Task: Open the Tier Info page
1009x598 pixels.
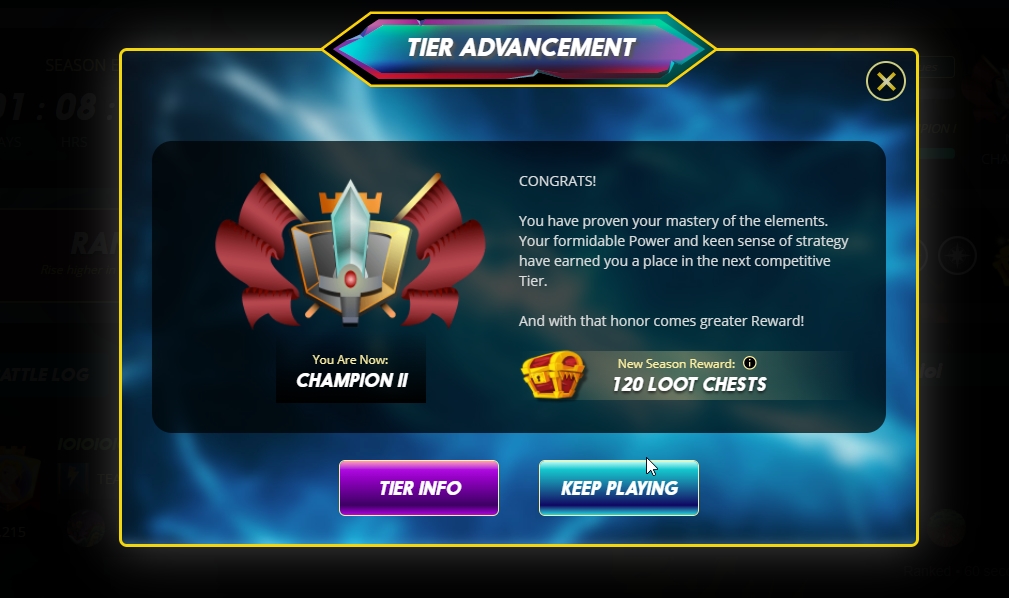Action: 419,488
